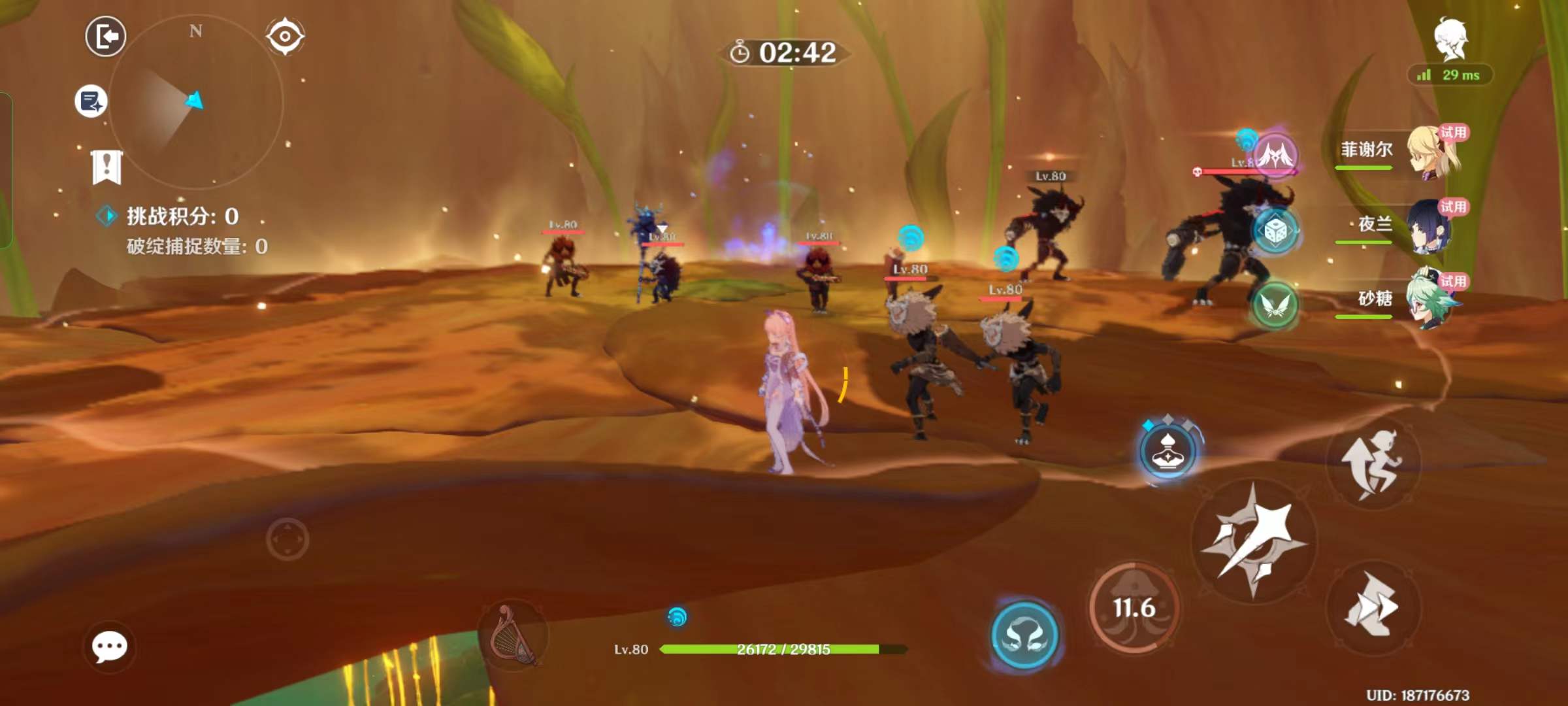Tap the exit challenge door icon
This screenshot has width=1568, height=706.
105,36
